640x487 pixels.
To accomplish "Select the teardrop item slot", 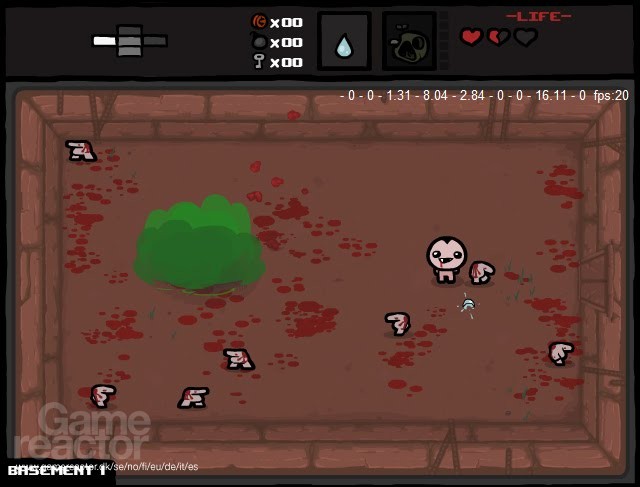I will pyautogui.click(x=344, y=42).
